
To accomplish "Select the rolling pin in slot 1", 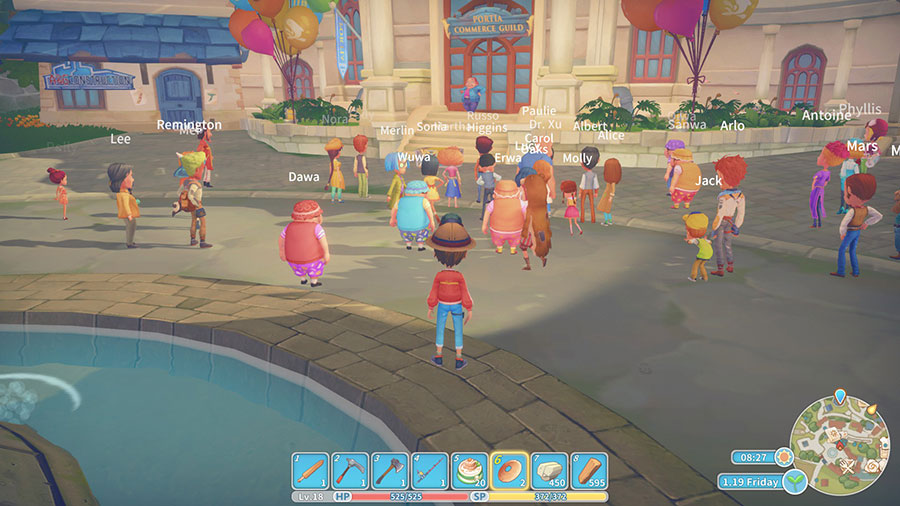I will point(311,471).
